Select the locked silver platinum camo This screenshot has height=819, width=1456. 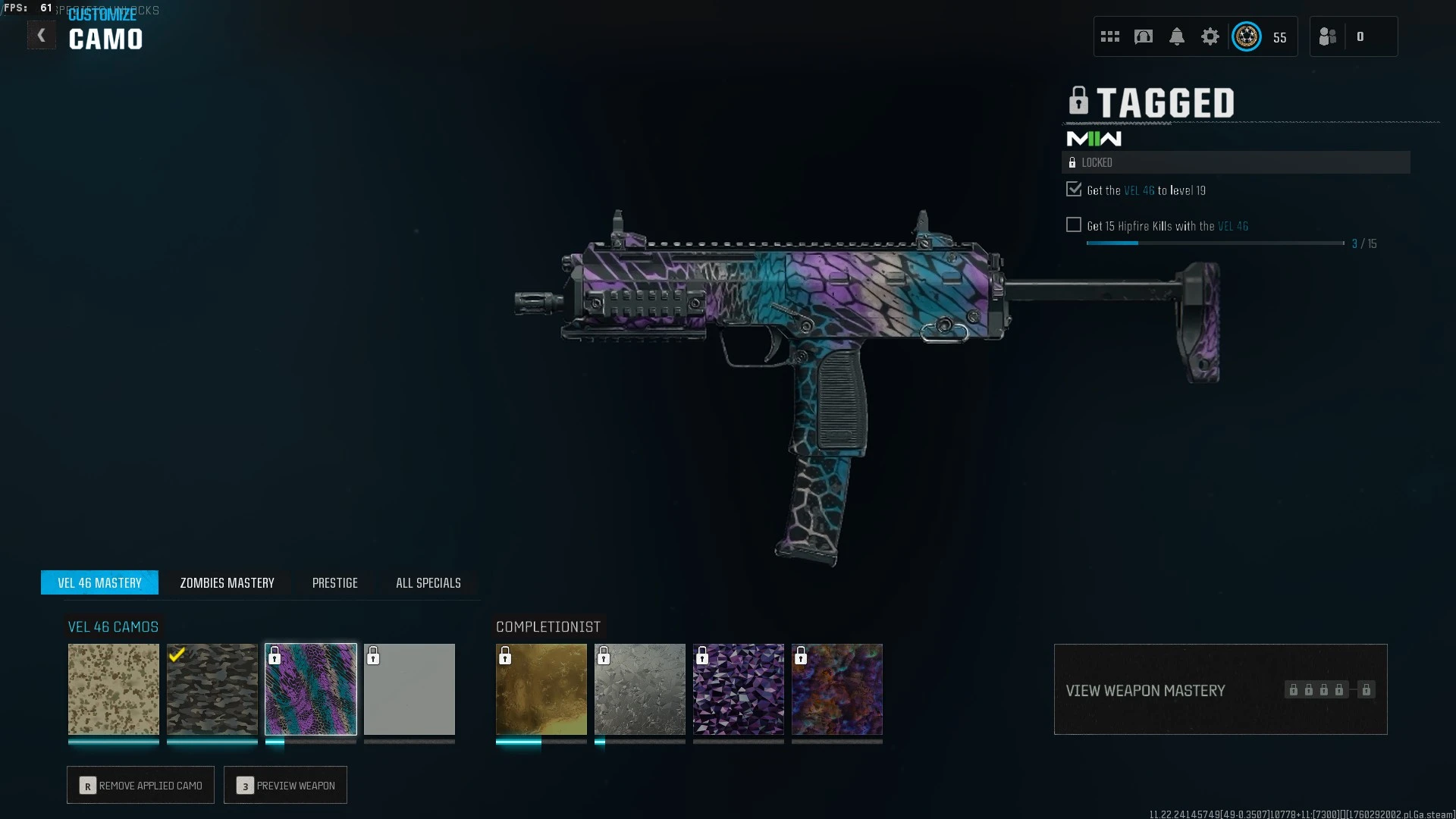pyautogui.click(x=640, y=689)
